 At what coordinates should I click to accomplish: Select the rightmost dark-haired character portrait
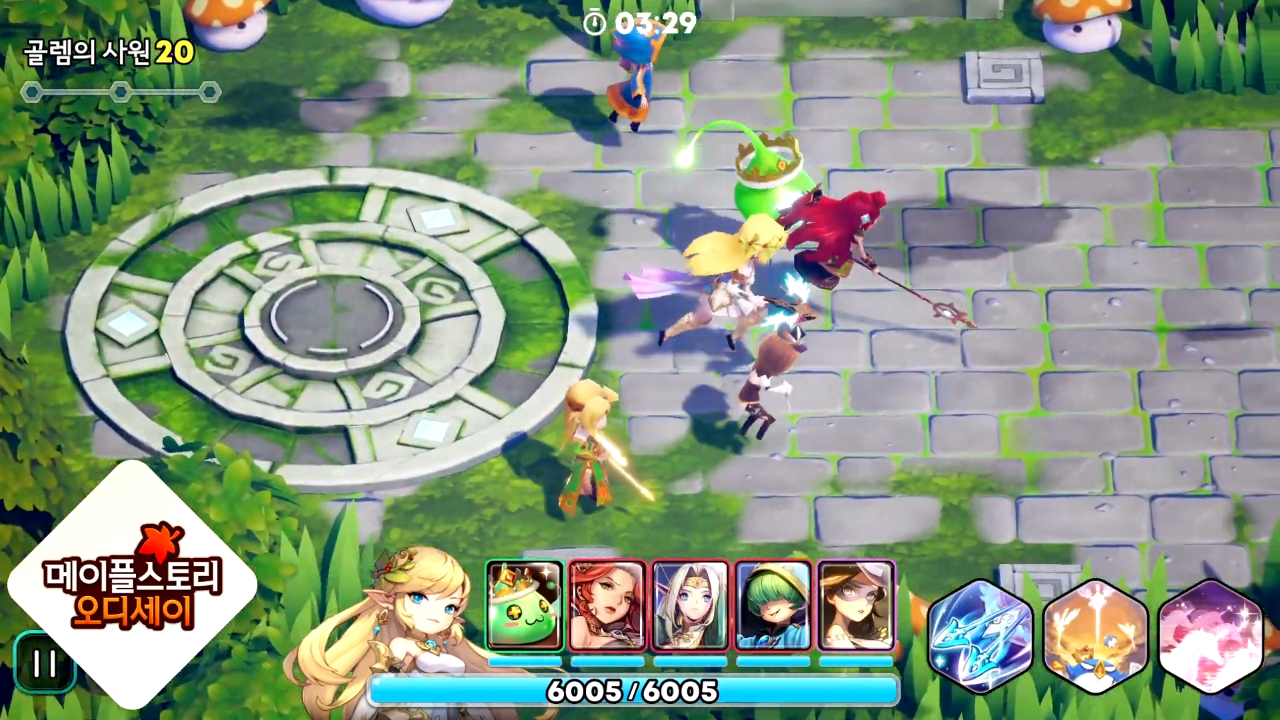point(856,605)
